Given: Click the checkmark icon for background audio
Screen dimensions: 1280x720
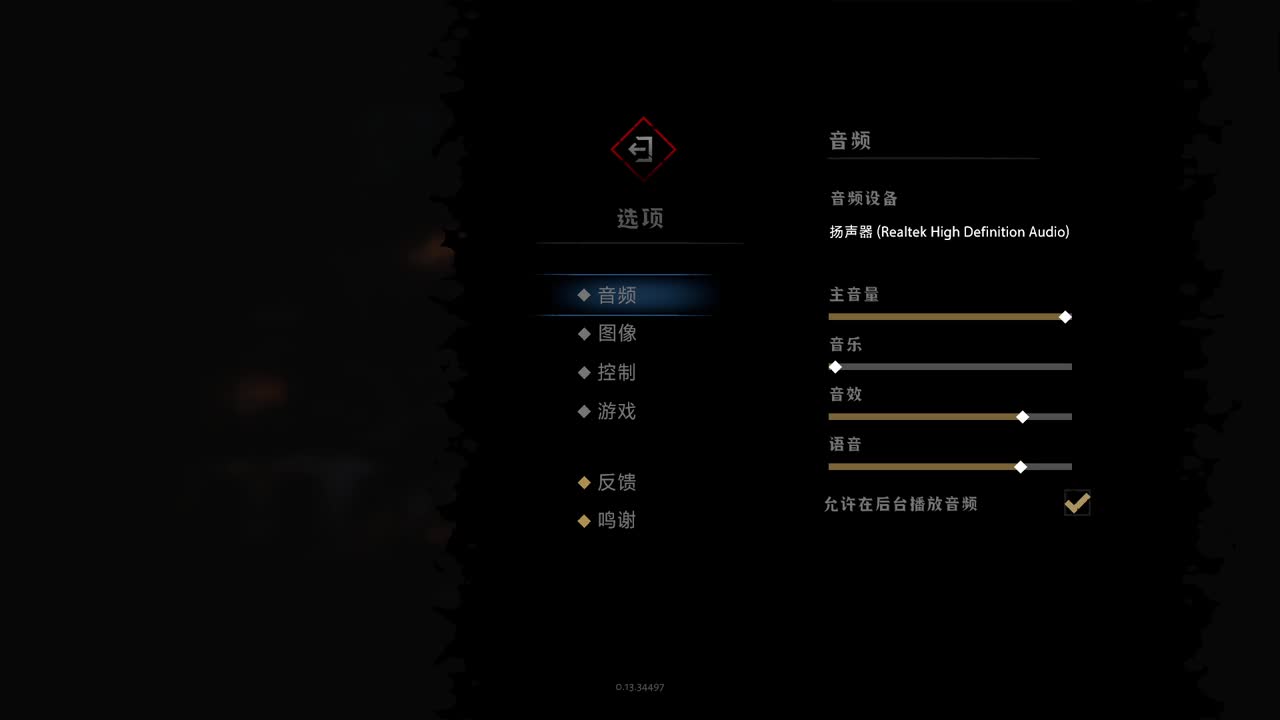Looking at the screenshot, I should (x=1077, y=503).
